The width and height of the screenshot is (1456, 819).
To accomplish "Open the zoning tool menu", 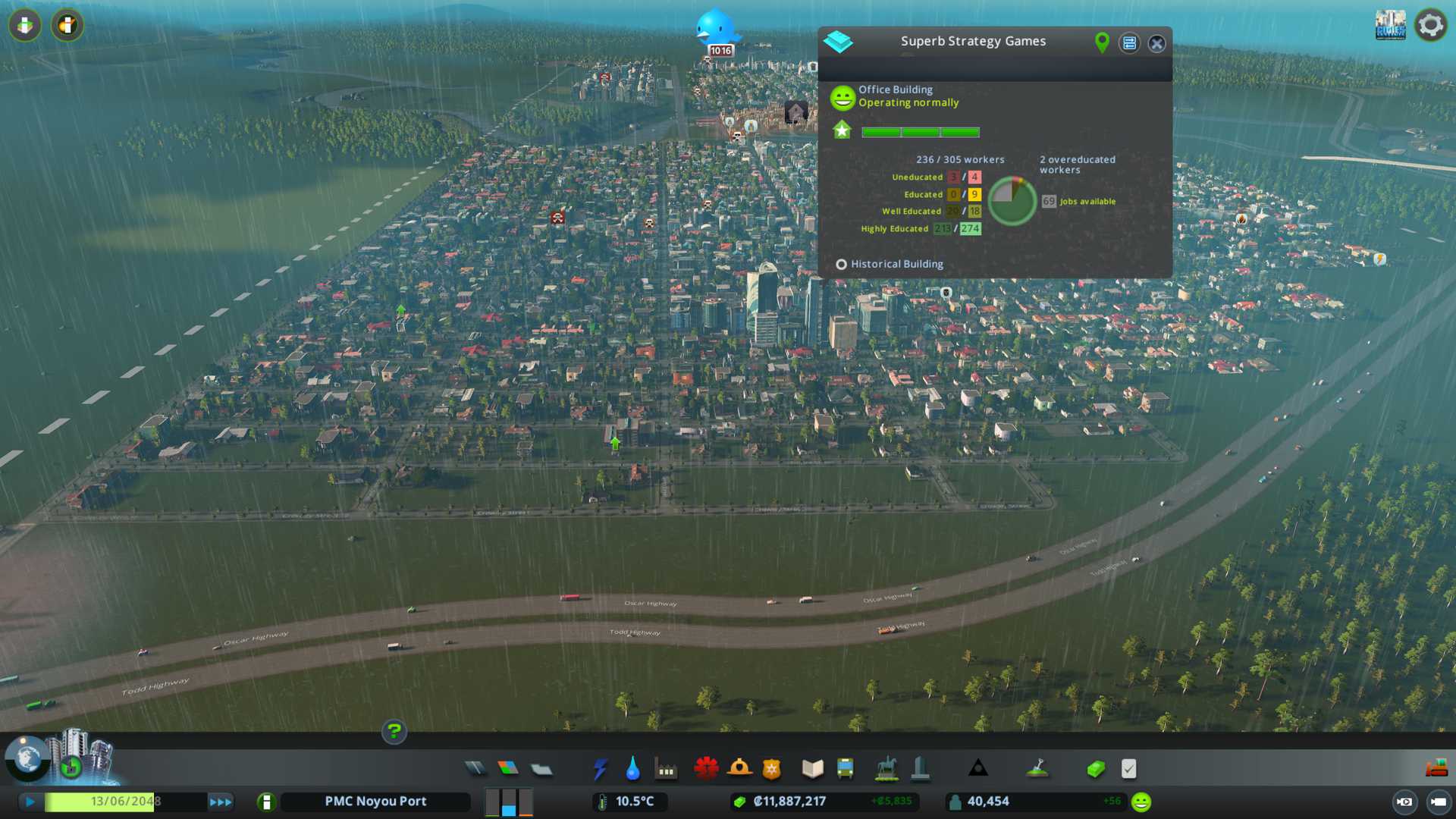I will coord(508,769).
